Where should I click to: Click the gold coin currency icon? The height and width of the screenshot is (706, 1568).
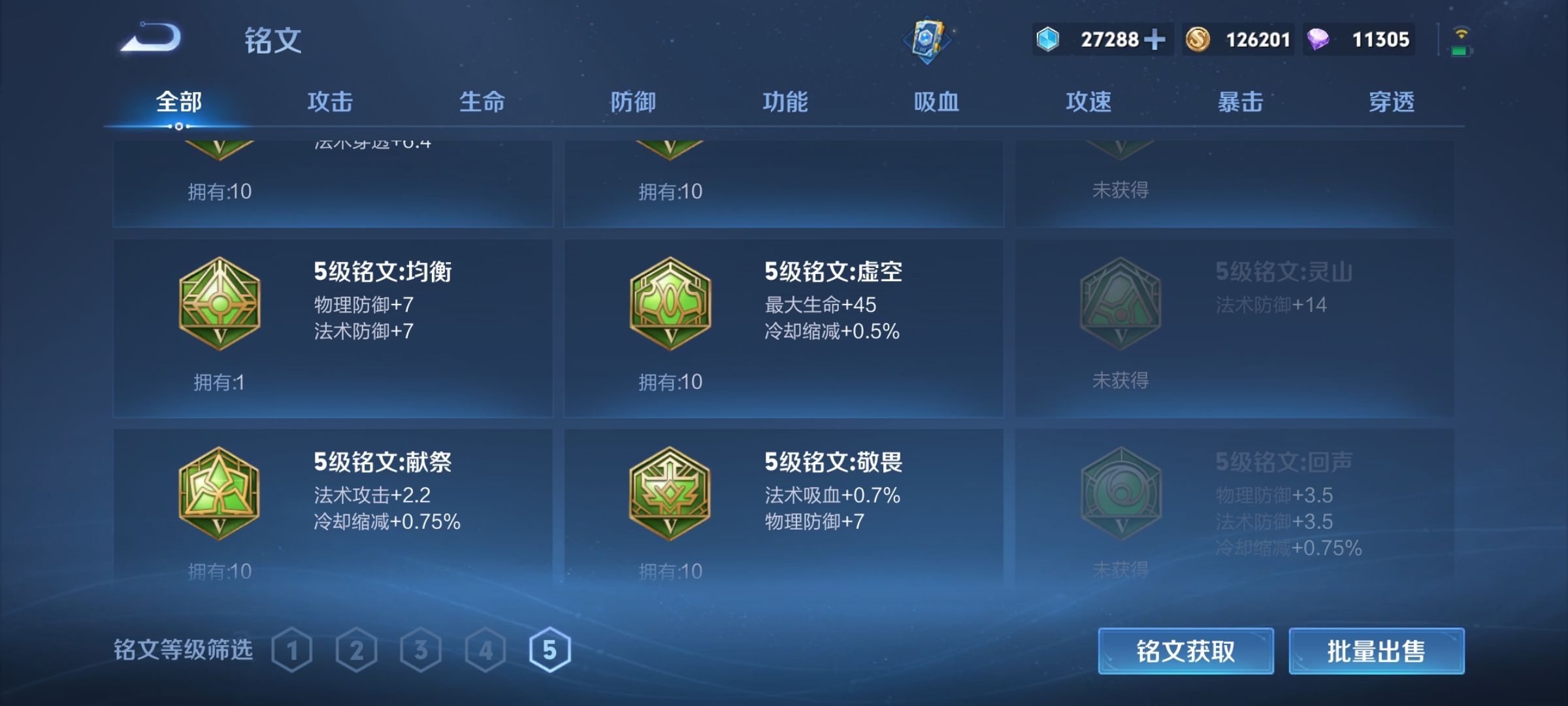pyautogui.click(x=1200, y=39)
